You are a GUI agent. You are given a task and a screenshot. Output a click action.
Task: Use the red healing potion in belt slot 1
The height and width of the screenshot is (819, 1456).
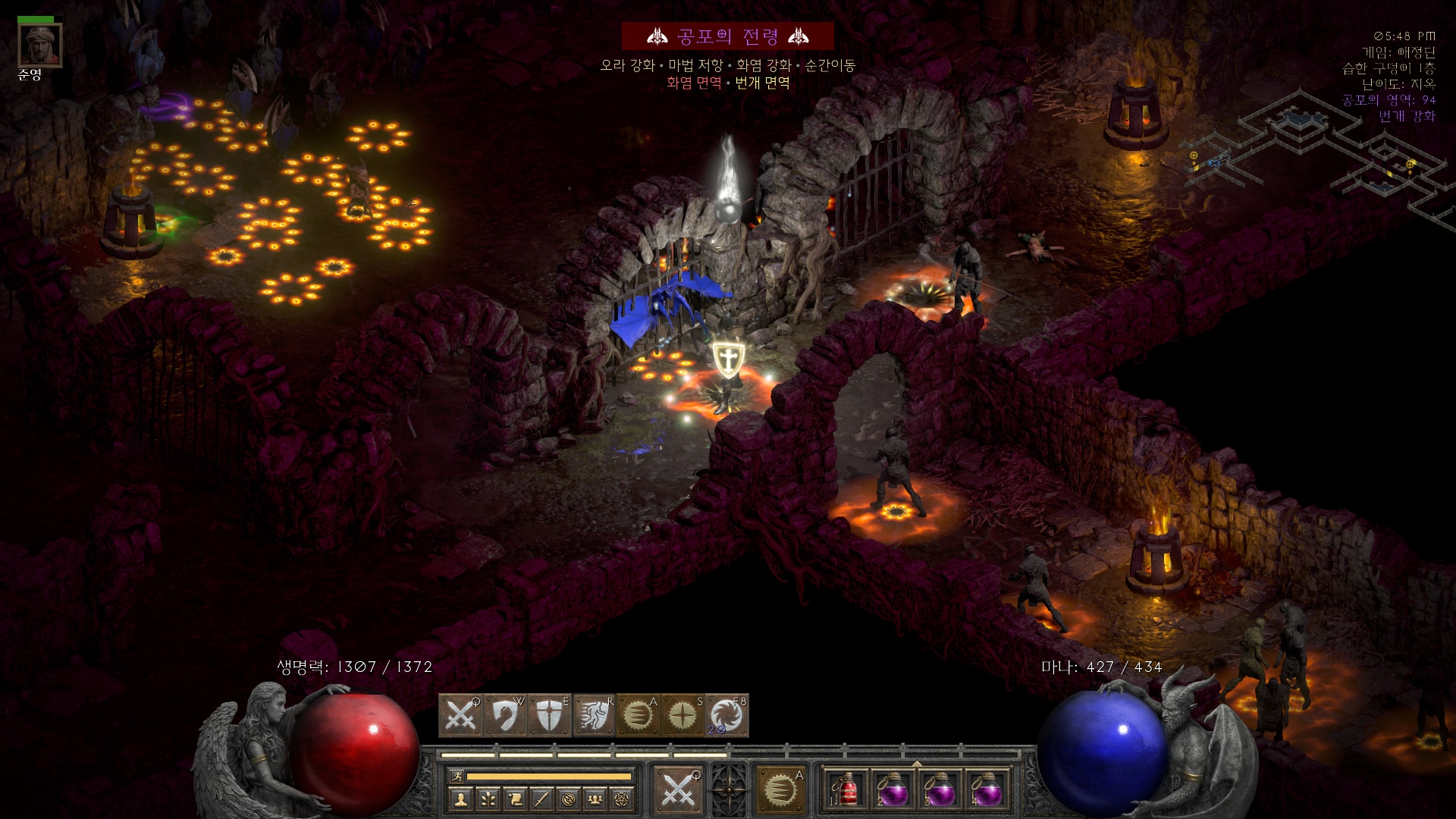[847, 790]
